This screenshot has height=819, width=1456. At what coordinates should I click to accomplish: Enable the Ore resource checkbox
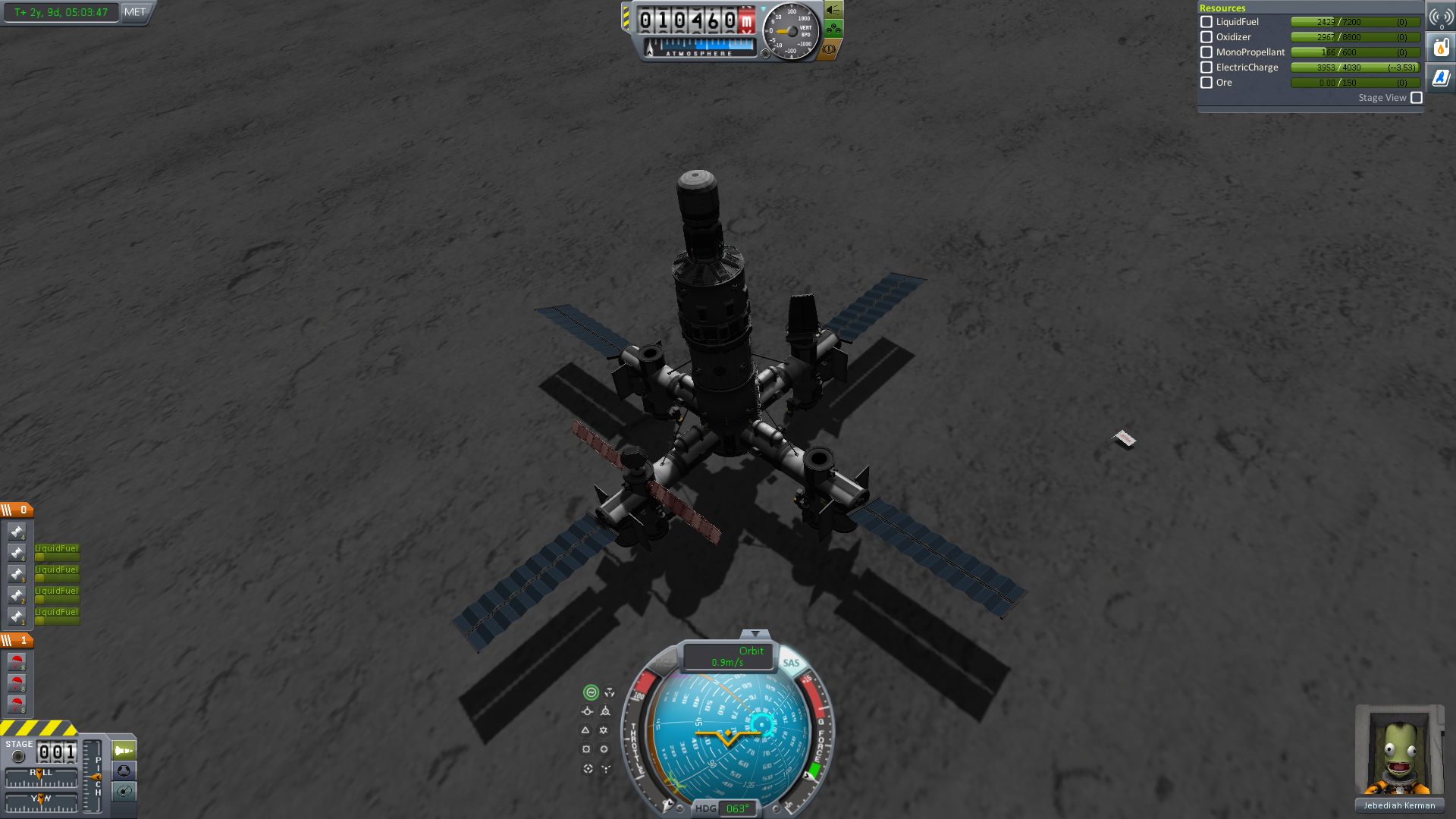coord(1207,83)
